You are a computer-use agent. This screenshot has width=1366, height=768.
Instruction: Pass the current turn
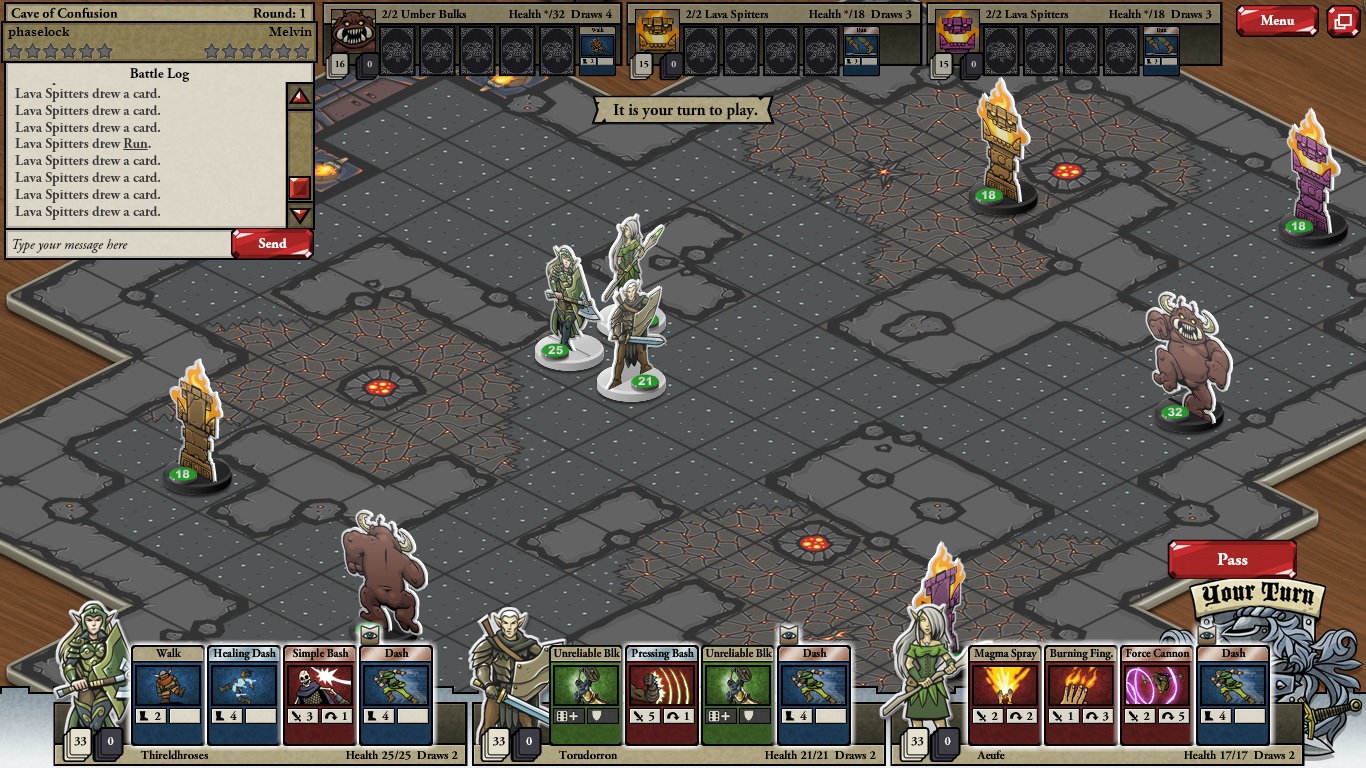(1232, 560)
